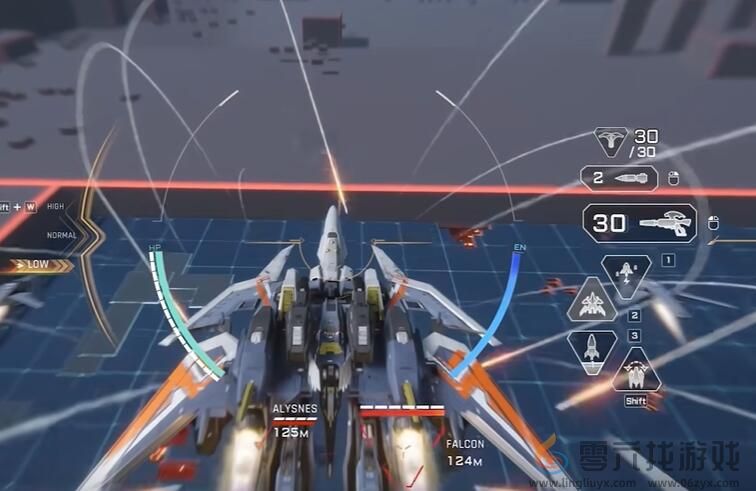Activate the winged mech skill 2 icon
756x491 pixels.
(592, 299)
